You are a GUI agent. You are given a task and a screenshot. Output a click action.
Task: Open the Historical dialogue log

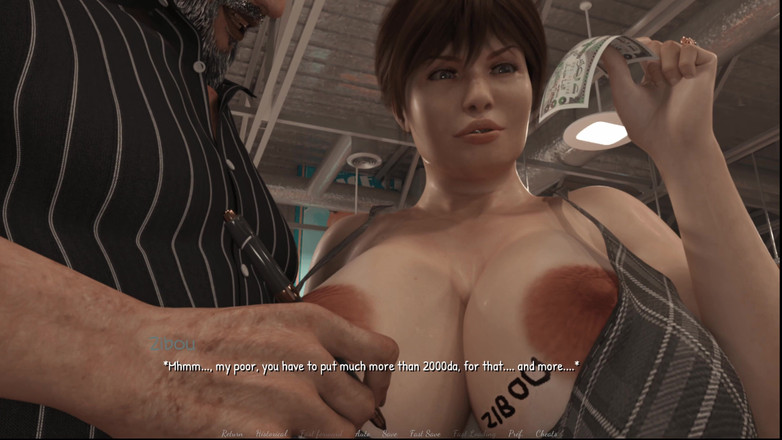pos(271,434)
